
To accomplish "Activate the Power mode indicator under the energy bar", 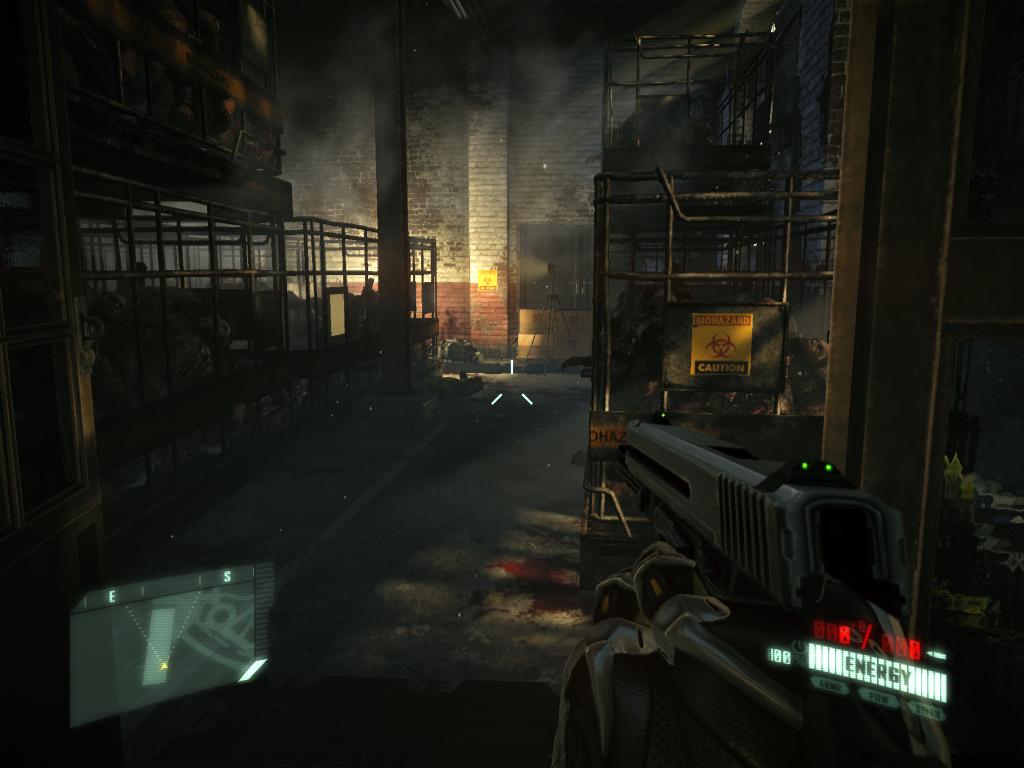I will click(x=880, y=698).
